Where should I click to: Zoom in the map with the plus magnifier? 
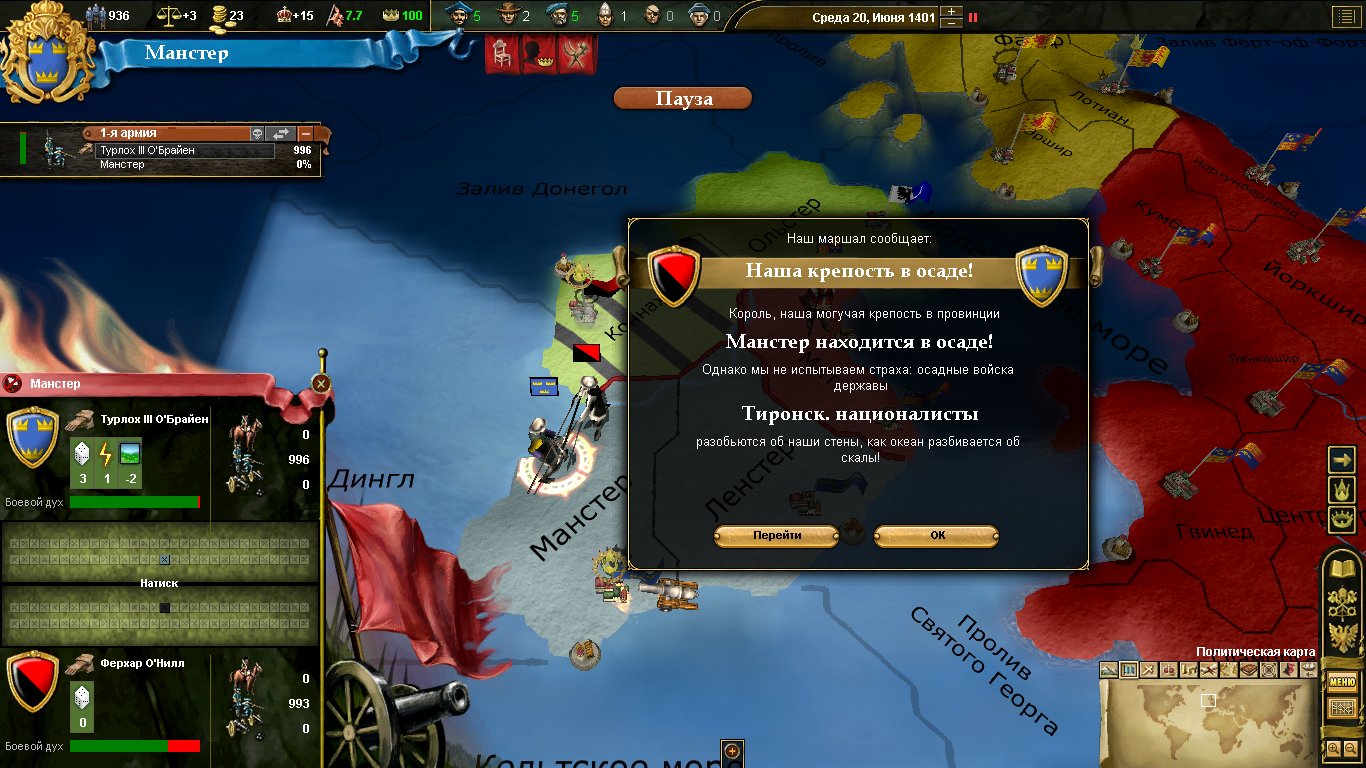(1334, 748)
